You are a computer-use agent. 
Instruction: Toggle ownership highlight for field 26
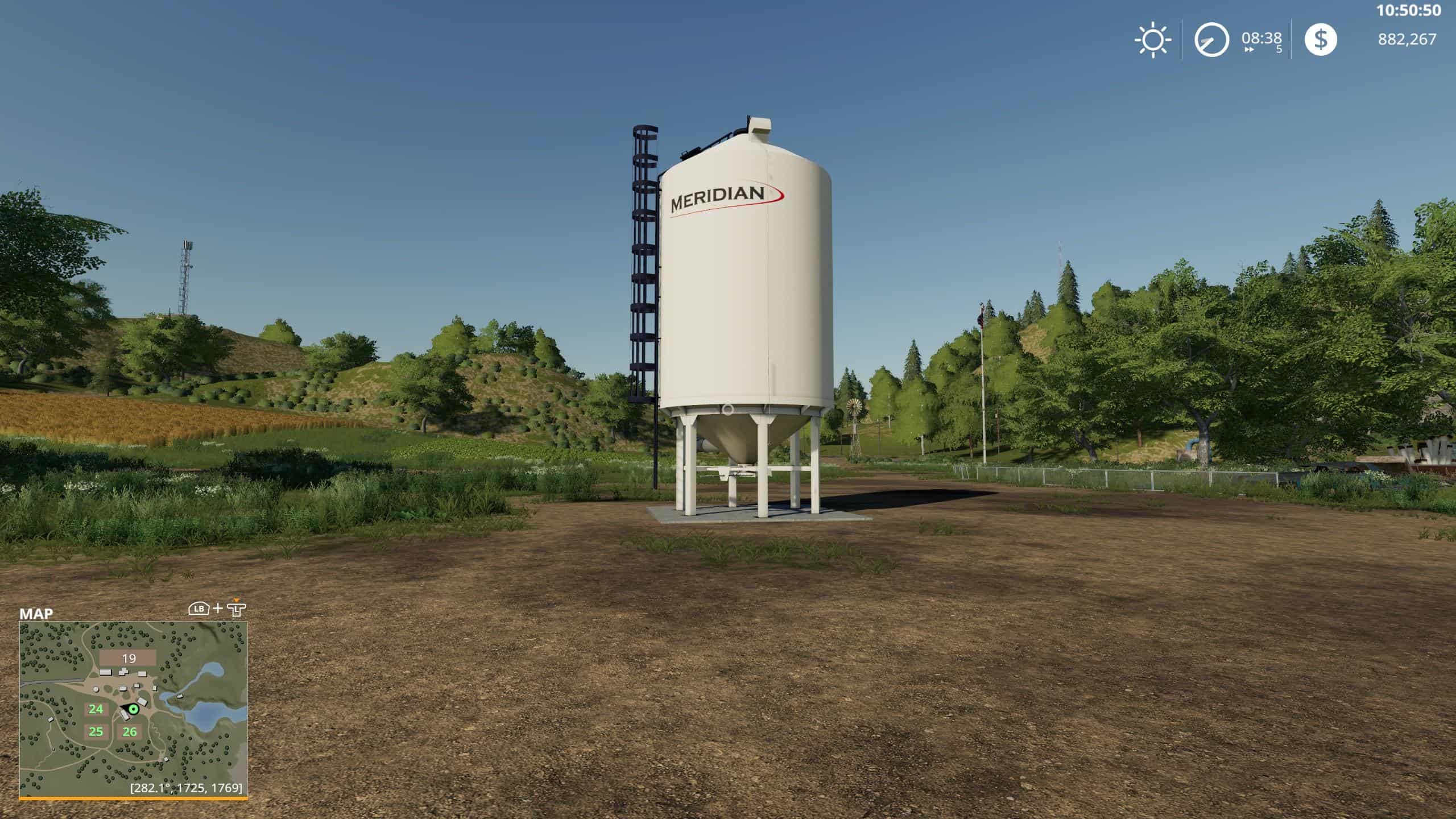pyautogui.click(x=129, y=733)
